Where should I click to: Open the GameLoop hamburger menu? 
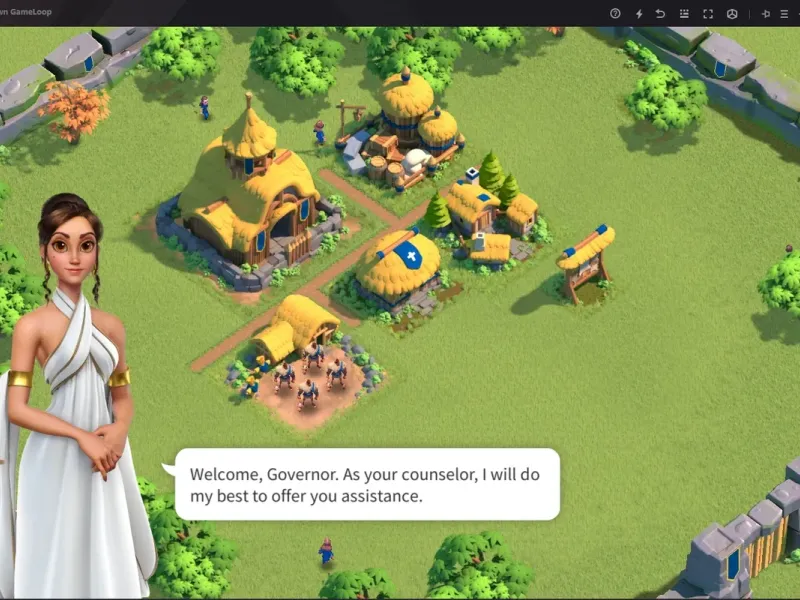(x=784, y=13)
